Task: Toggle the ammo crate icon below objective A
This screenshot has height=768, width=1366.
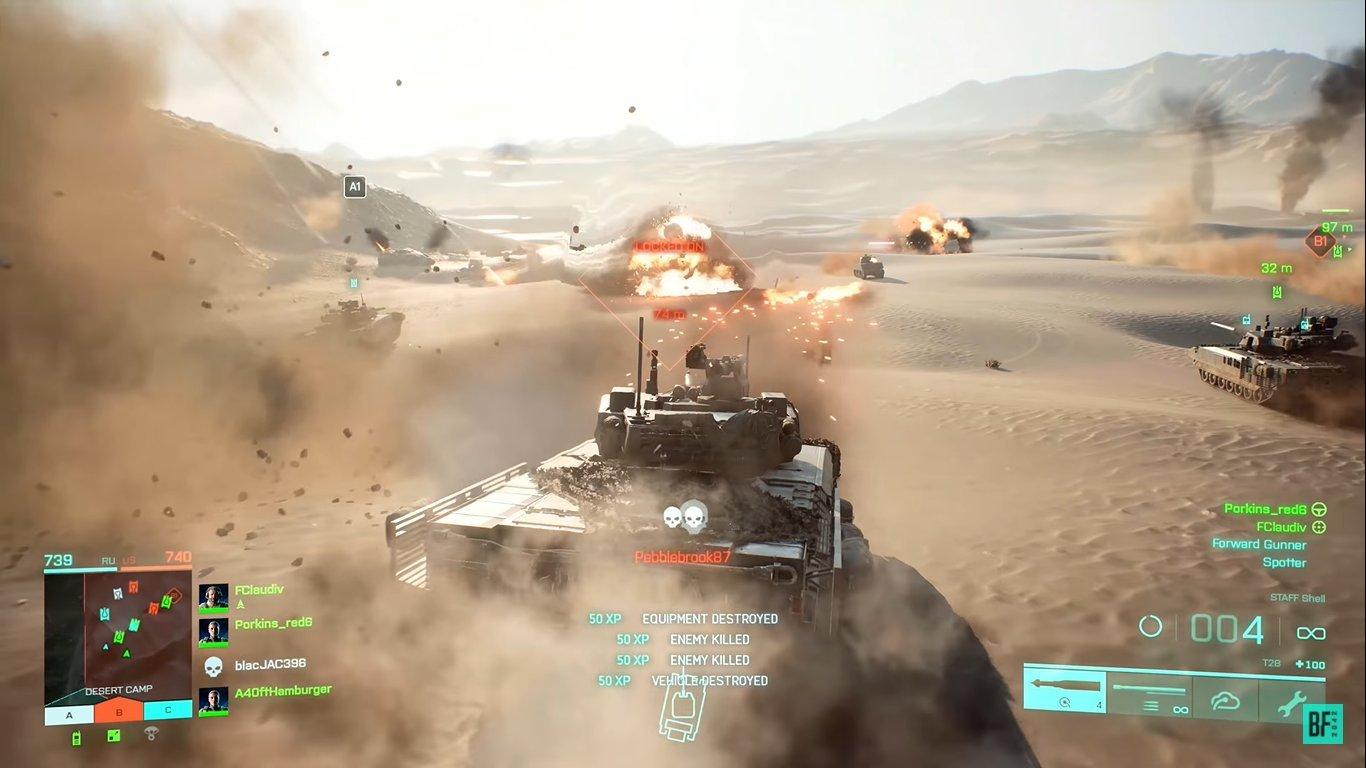Action: tap(76, 737)
